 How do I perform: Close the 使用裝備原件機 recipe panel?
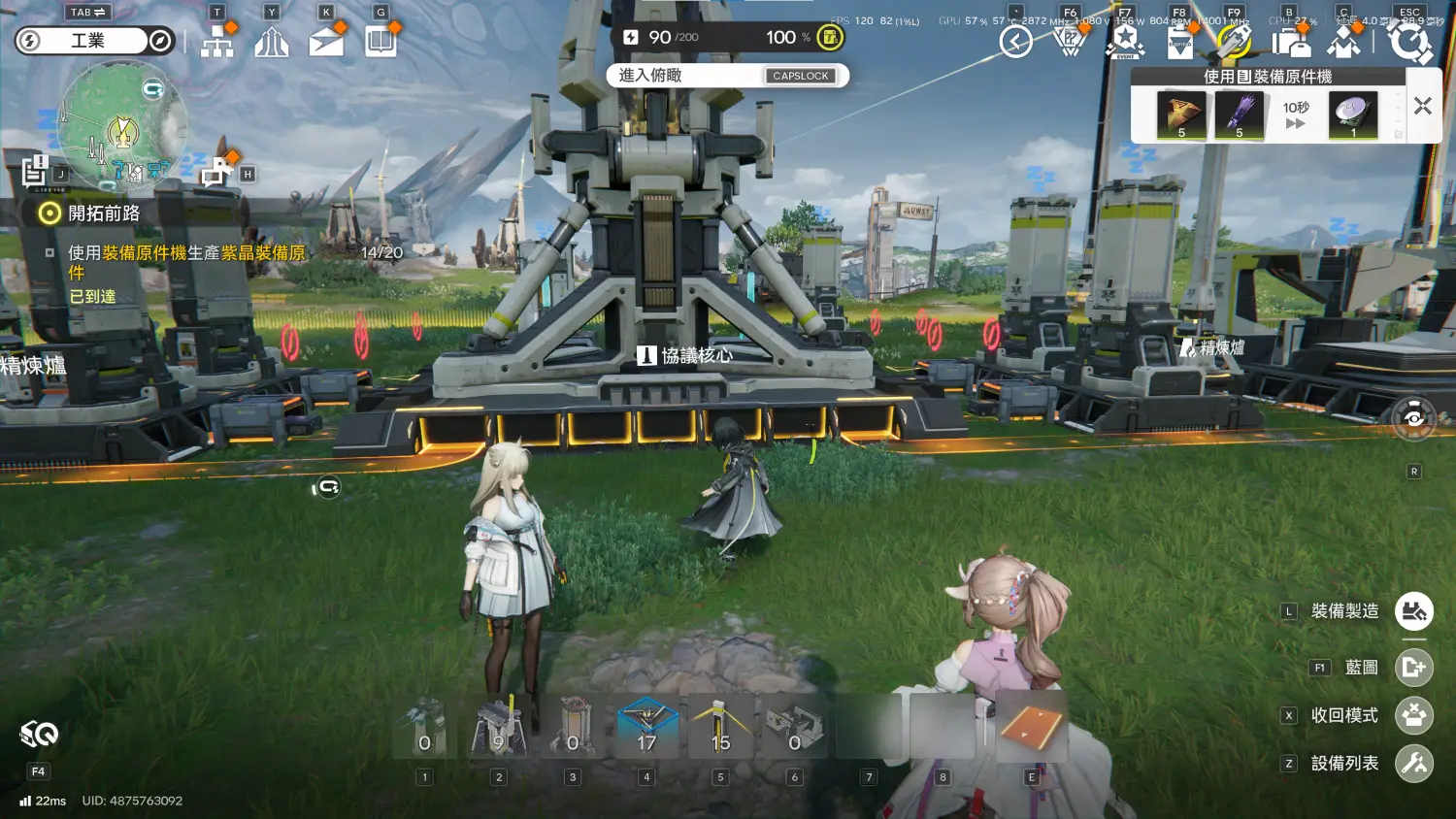coord(1422,106)
